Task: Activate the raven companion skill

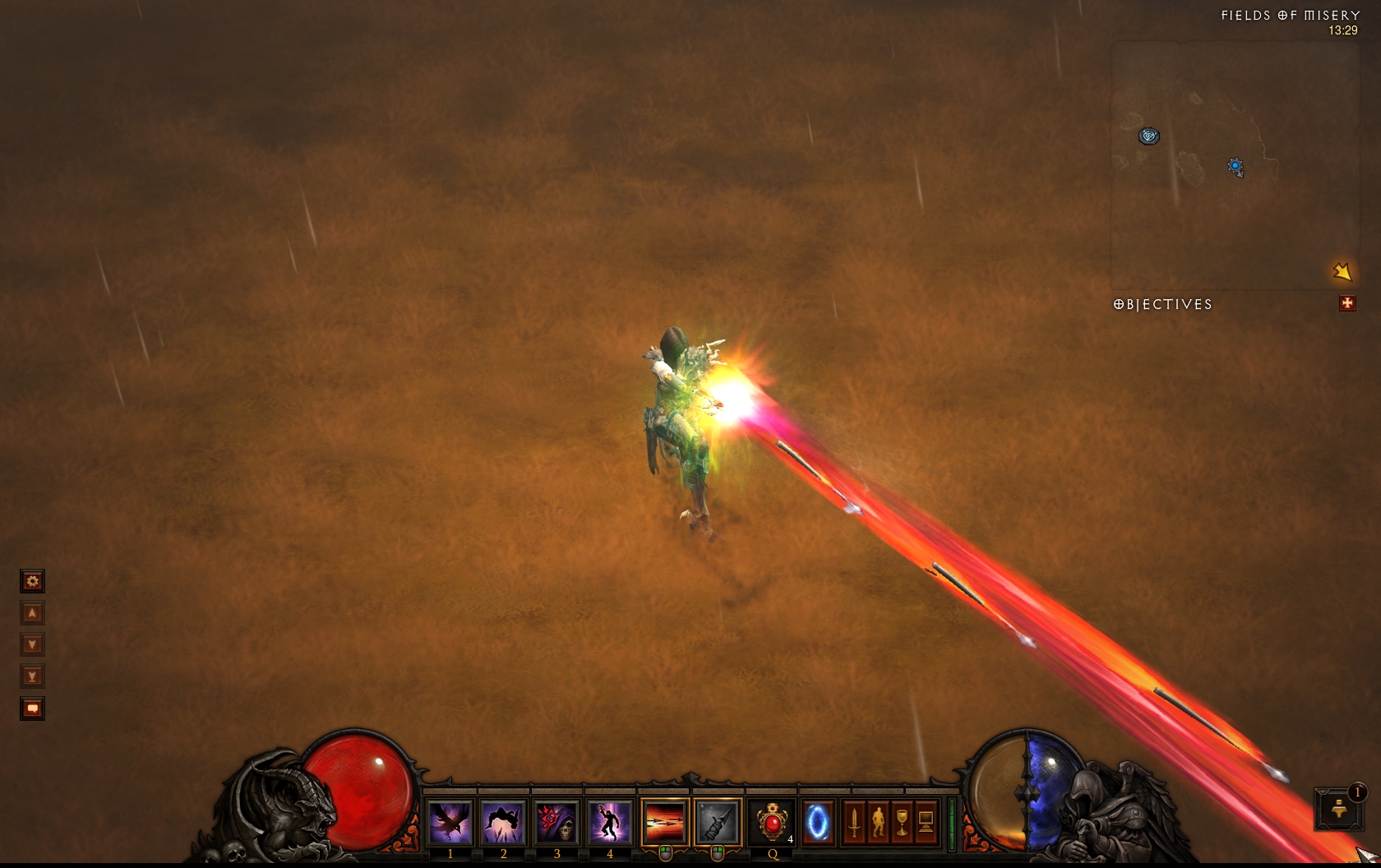Action: click(x=450, y=822)
